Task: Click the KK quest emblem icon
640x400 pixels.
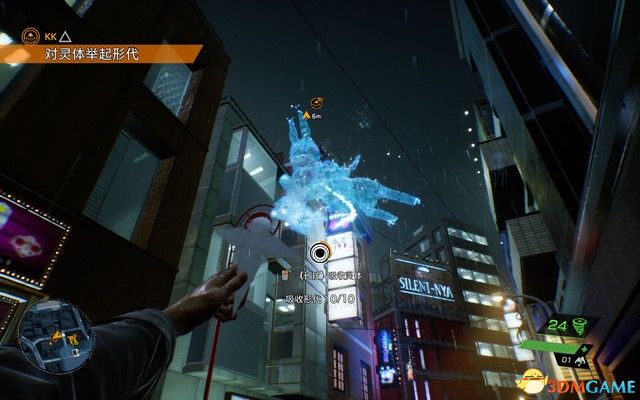Action: tap(31, 36)
